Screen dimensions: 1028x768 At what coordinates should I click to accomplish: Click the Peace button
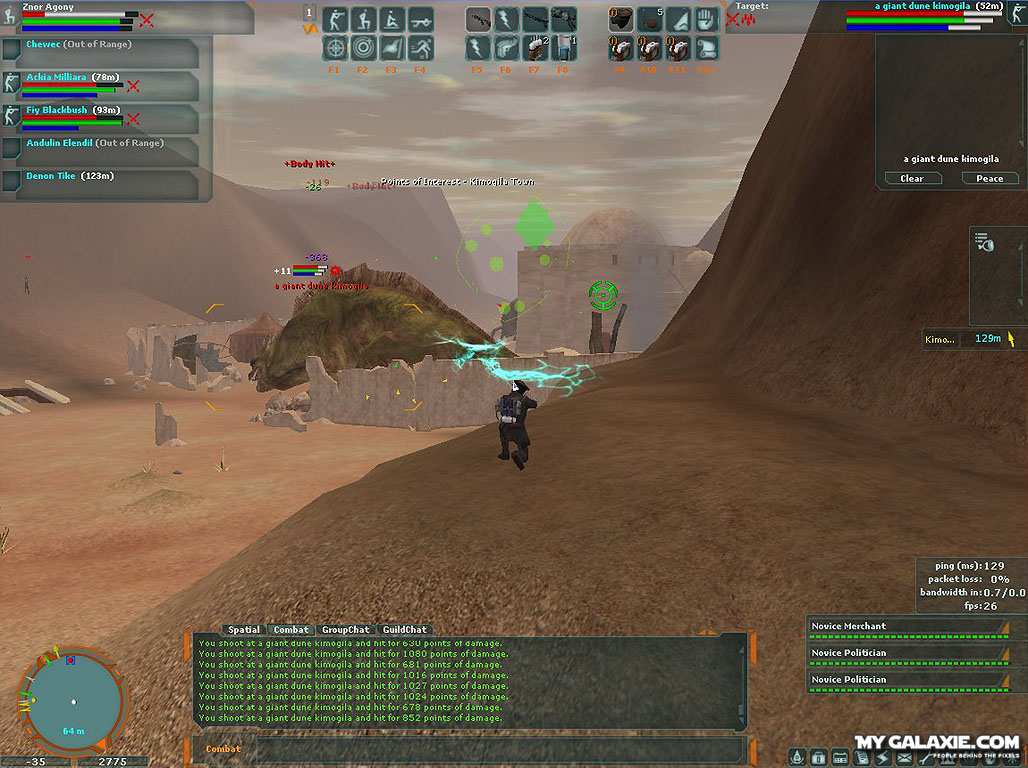(x=989, y=178)
